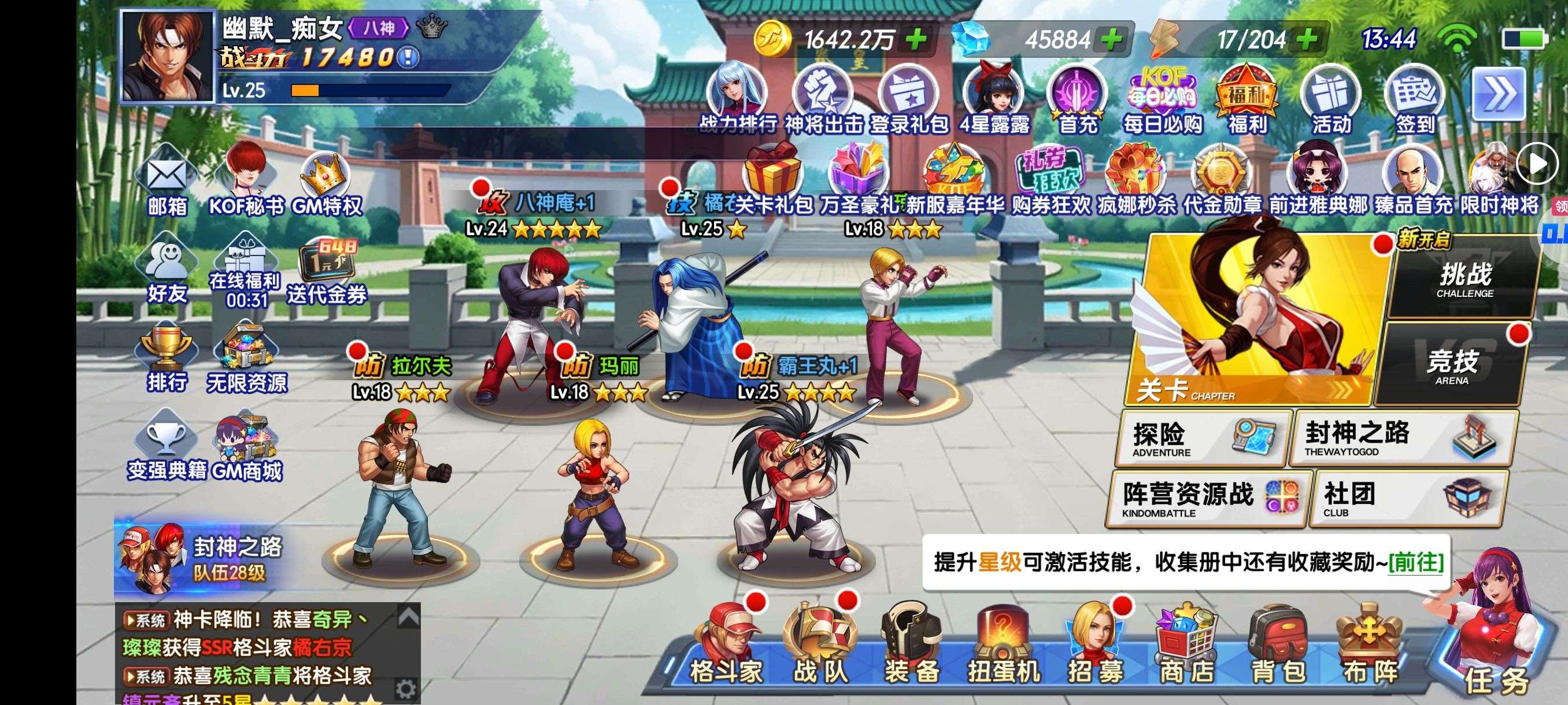
Task: Follow the [前往] link in the tip
Action: point(1416,562)
